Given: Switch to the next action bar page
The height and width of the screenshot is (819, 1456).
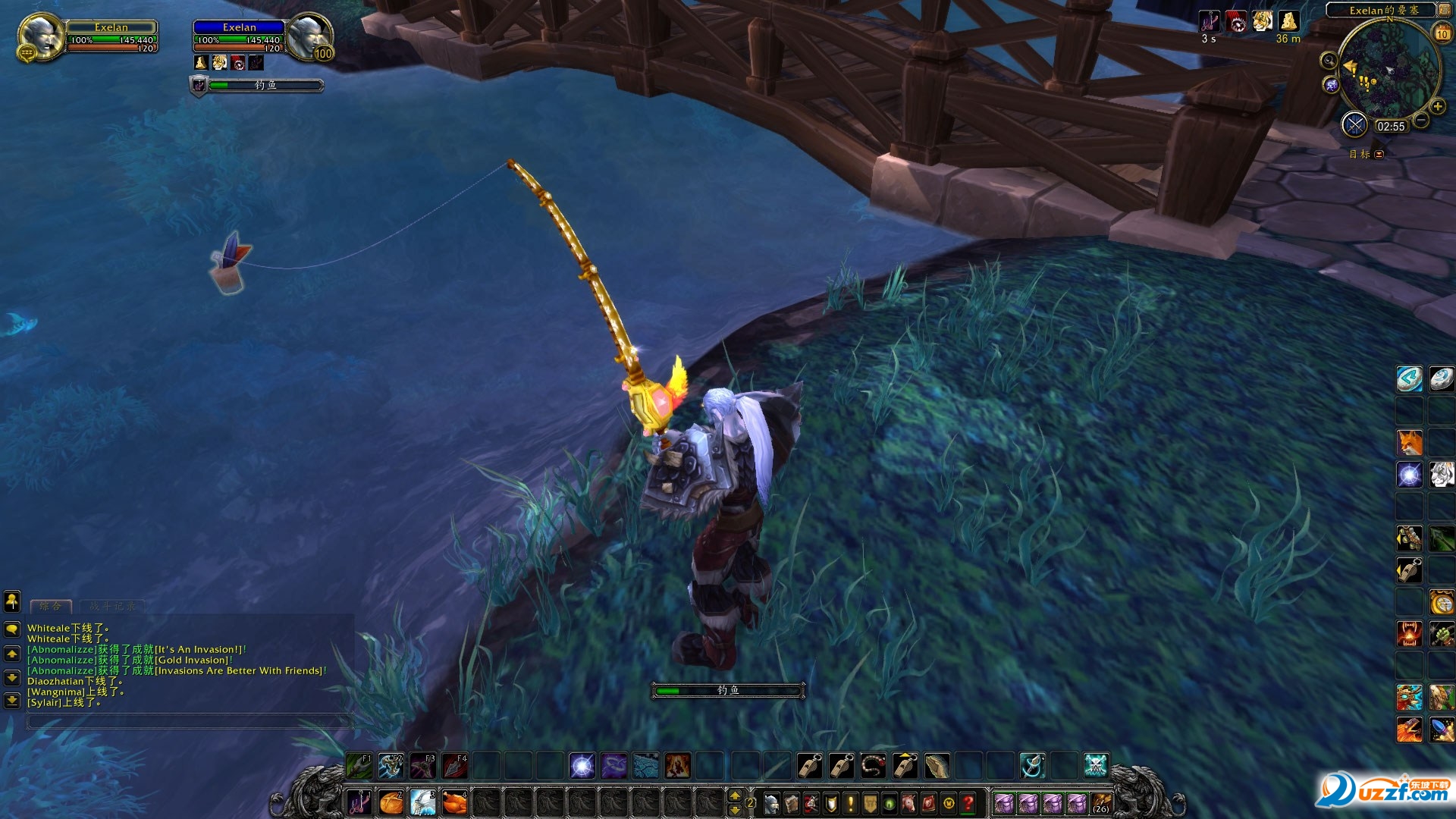Looking at the screenshot, I should (734, 795).
